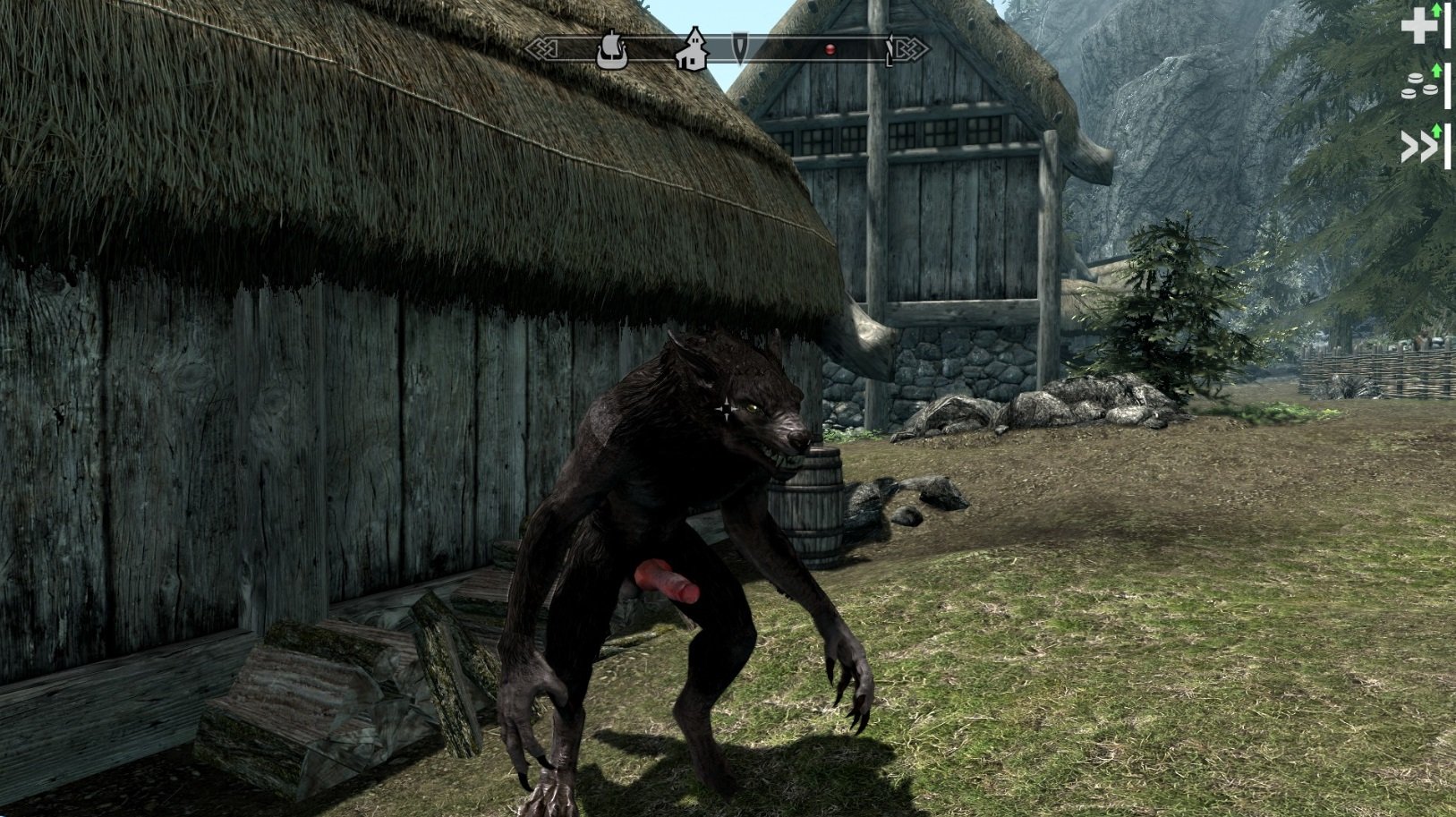Select the longboat marker on the compass
This screenshot has width=1456, height=817.
[613, 49]
